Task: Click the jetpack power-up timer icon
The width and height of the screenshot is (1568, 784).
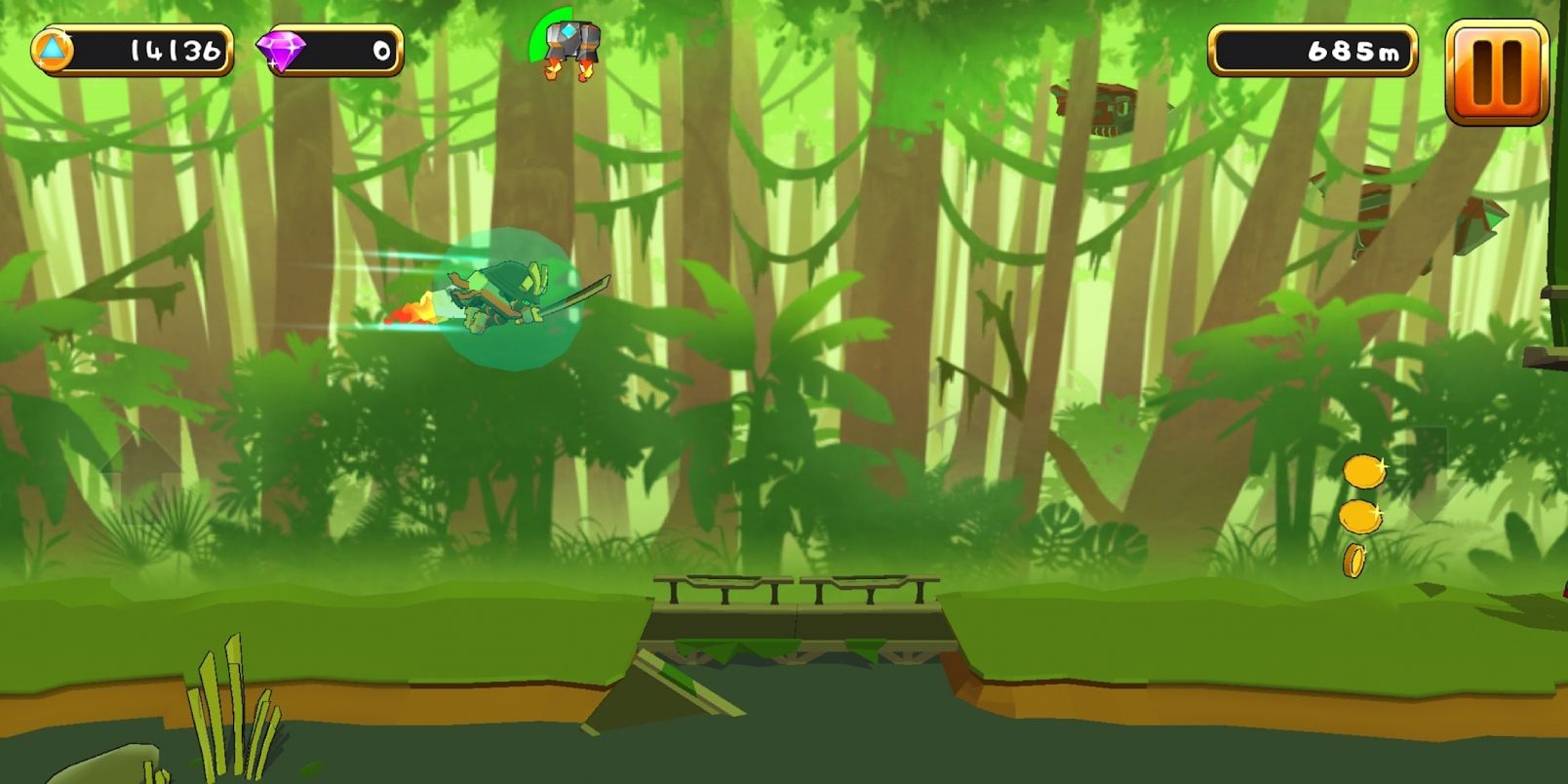Action: point(569,45)
